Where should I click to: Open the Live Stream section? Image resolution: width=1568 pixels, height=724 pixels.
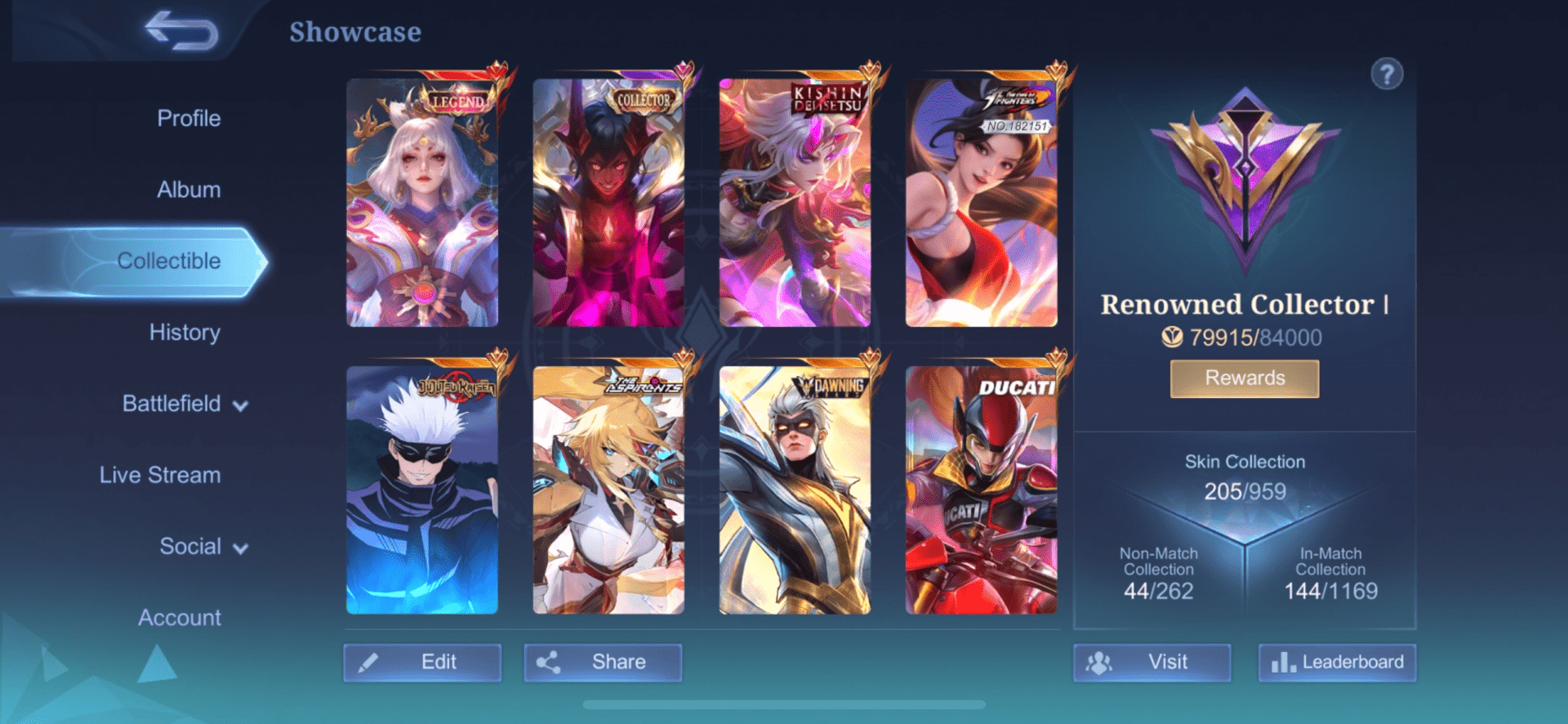click(160, 474)
